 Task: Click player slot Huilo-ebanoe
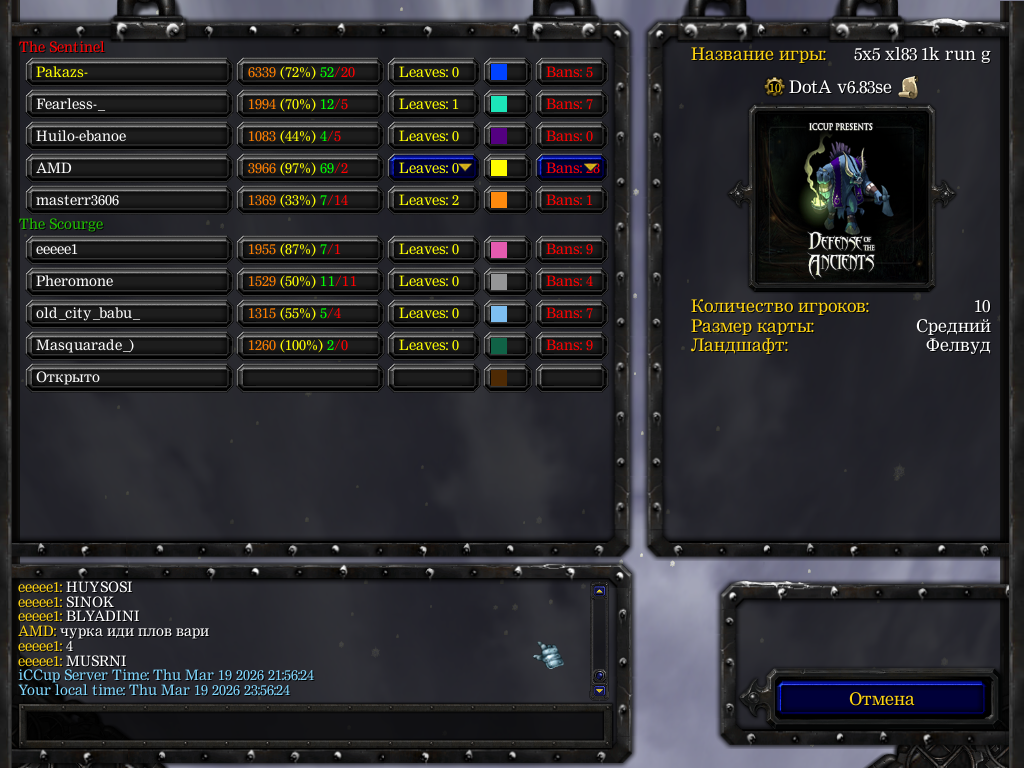click(129, 136)
